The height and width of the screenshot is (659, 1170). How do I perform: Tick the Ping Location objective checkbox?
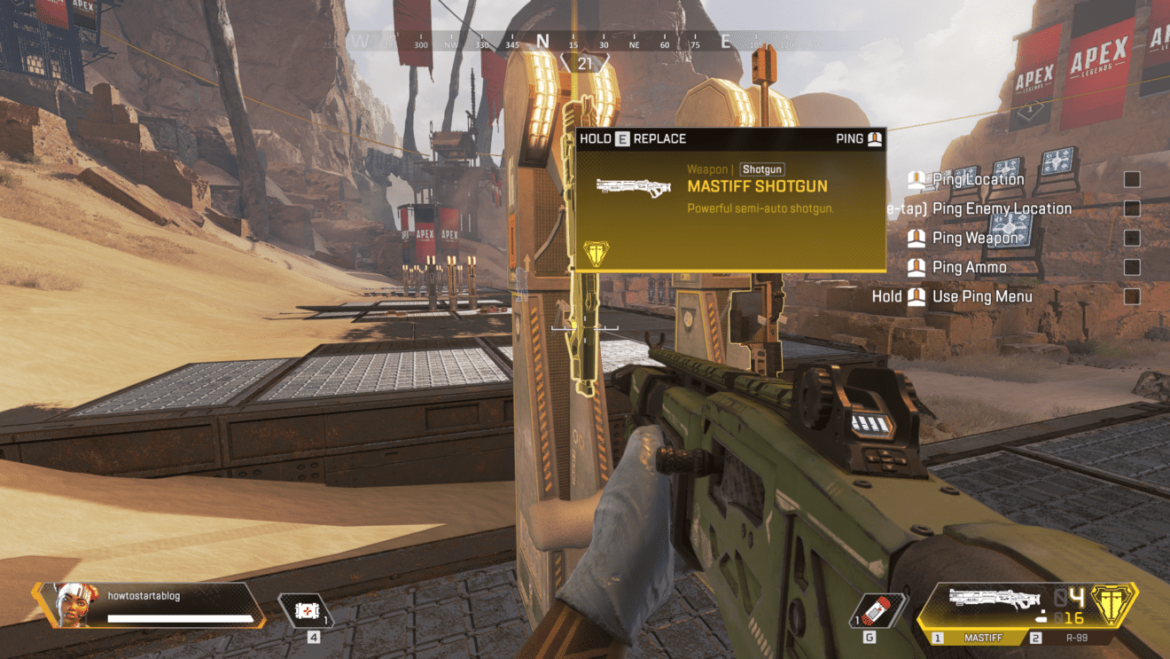1132,180
